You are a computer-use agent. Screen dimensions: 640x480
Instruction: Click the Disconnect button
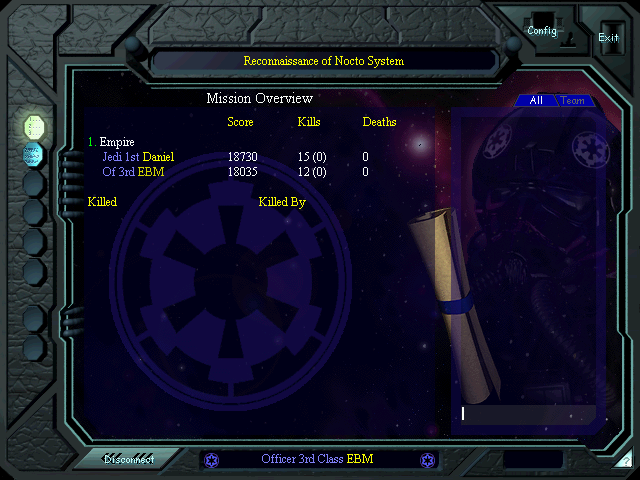coord(130,460)
